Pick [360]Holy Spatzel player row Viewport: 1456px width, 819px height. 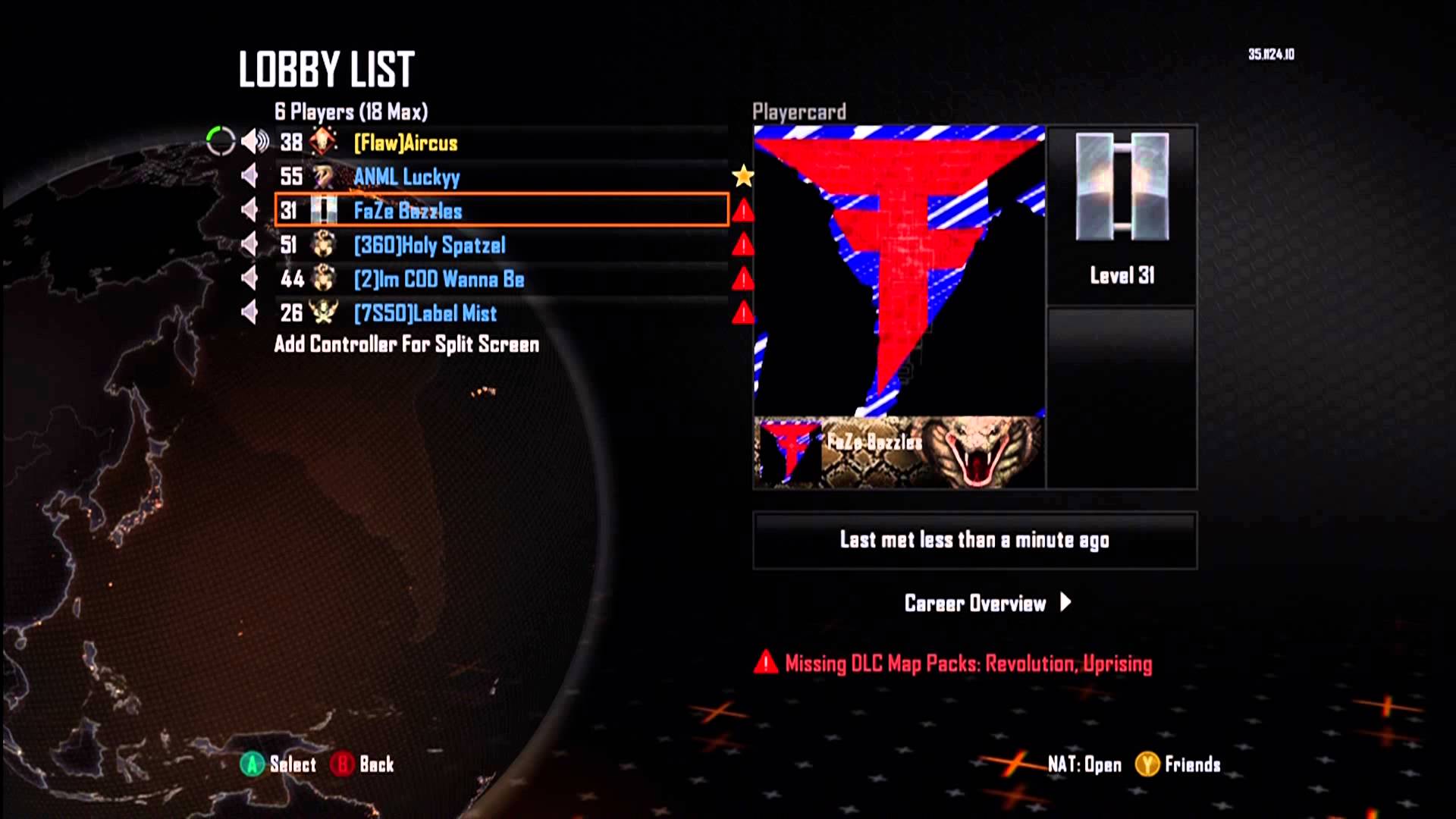click(x=429, y=245)
